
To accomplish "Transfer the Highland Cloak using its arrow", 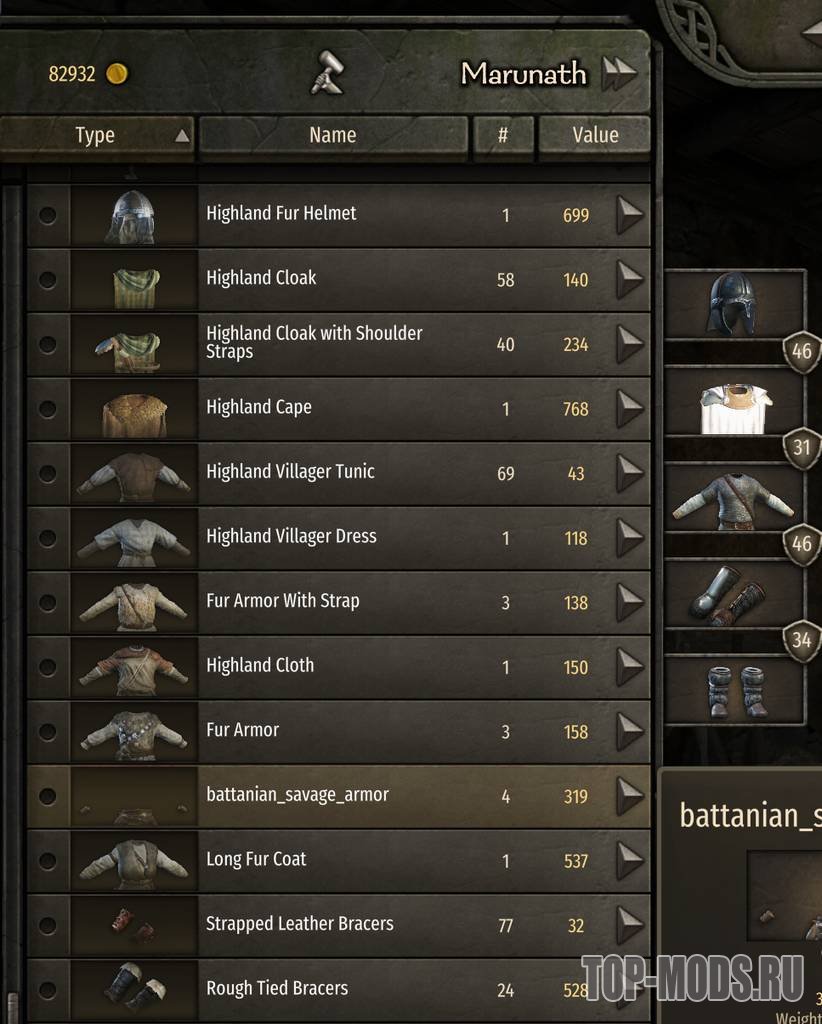I will click(x=629, y=279).
